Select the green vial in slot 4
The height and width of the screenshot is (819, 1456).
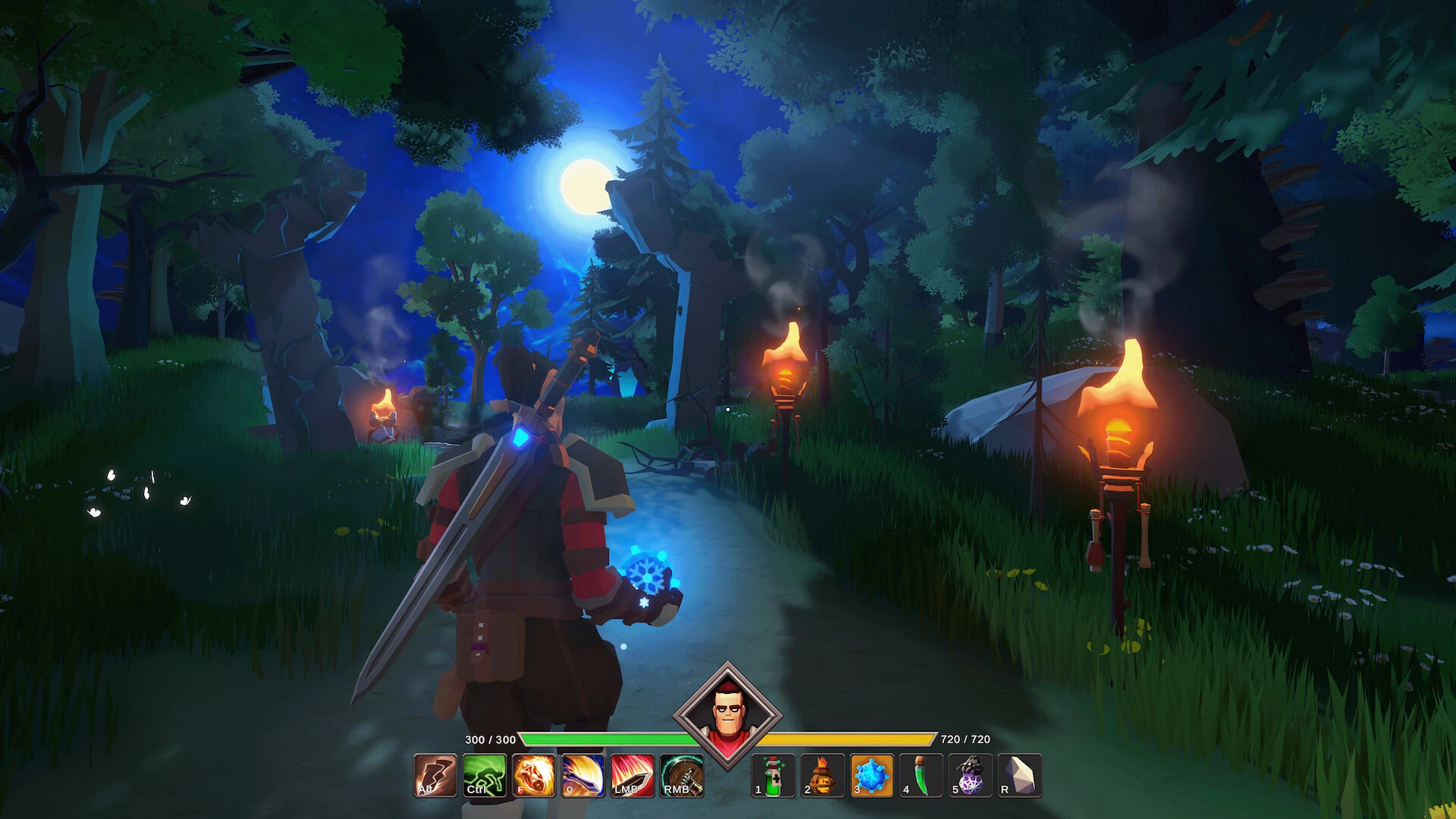[x=921, y=775]
